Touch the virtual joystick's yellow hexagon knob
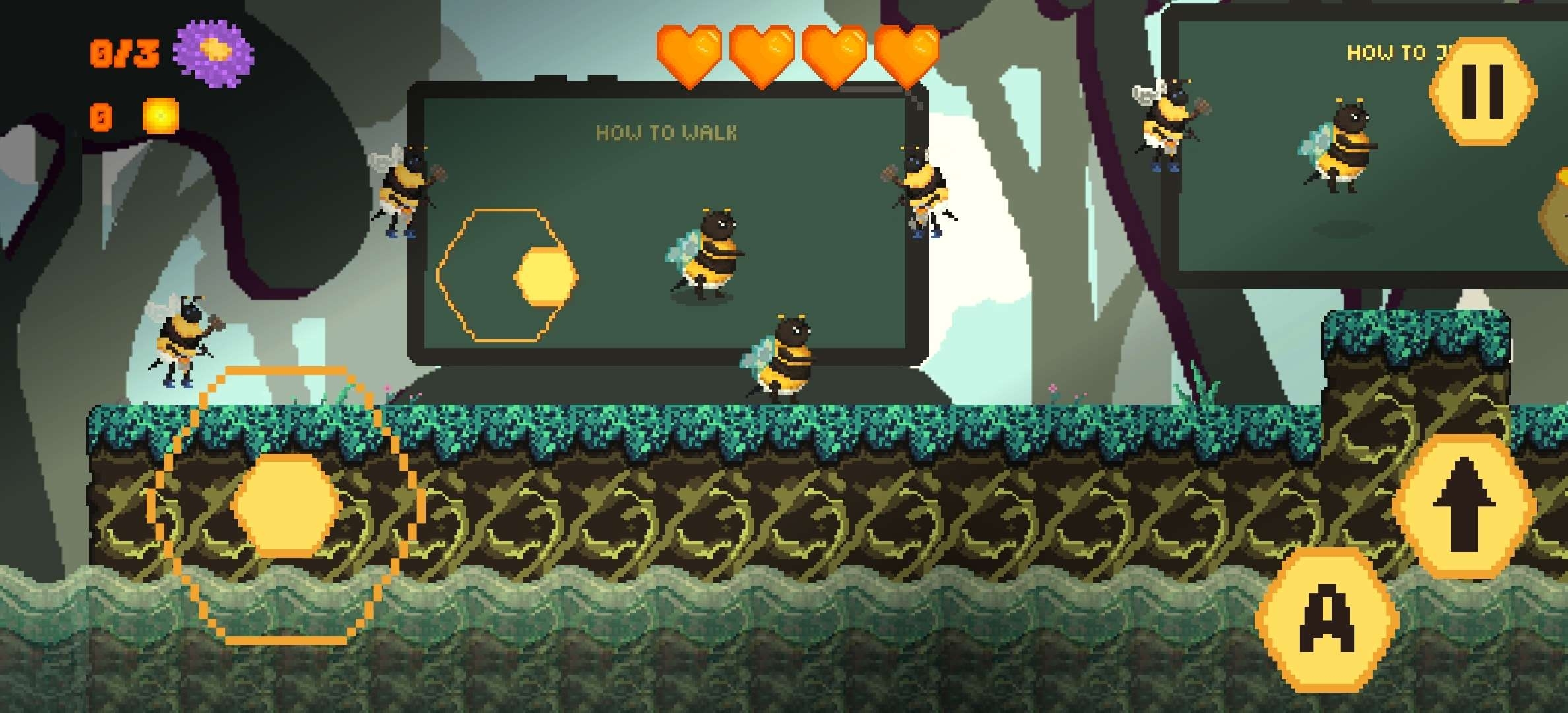Viewport: 1568px width, 713px height. pos(286,504)
